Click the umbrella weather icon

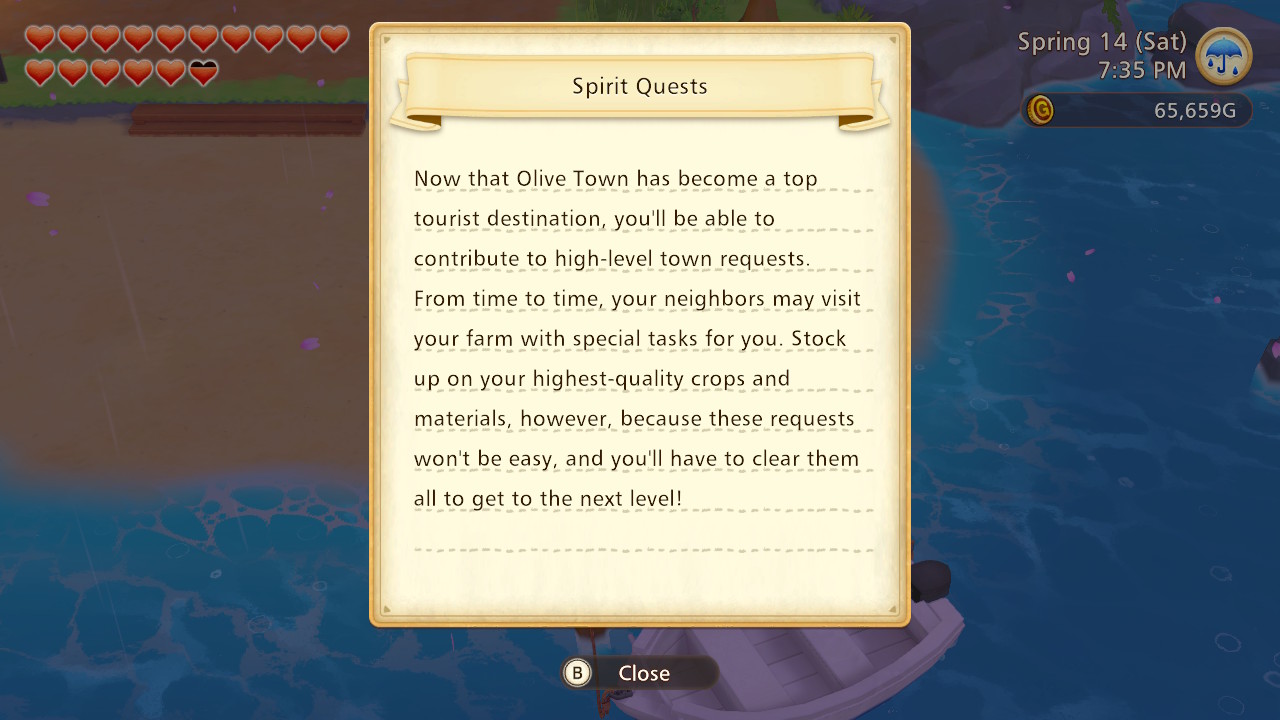(1222, 57)
